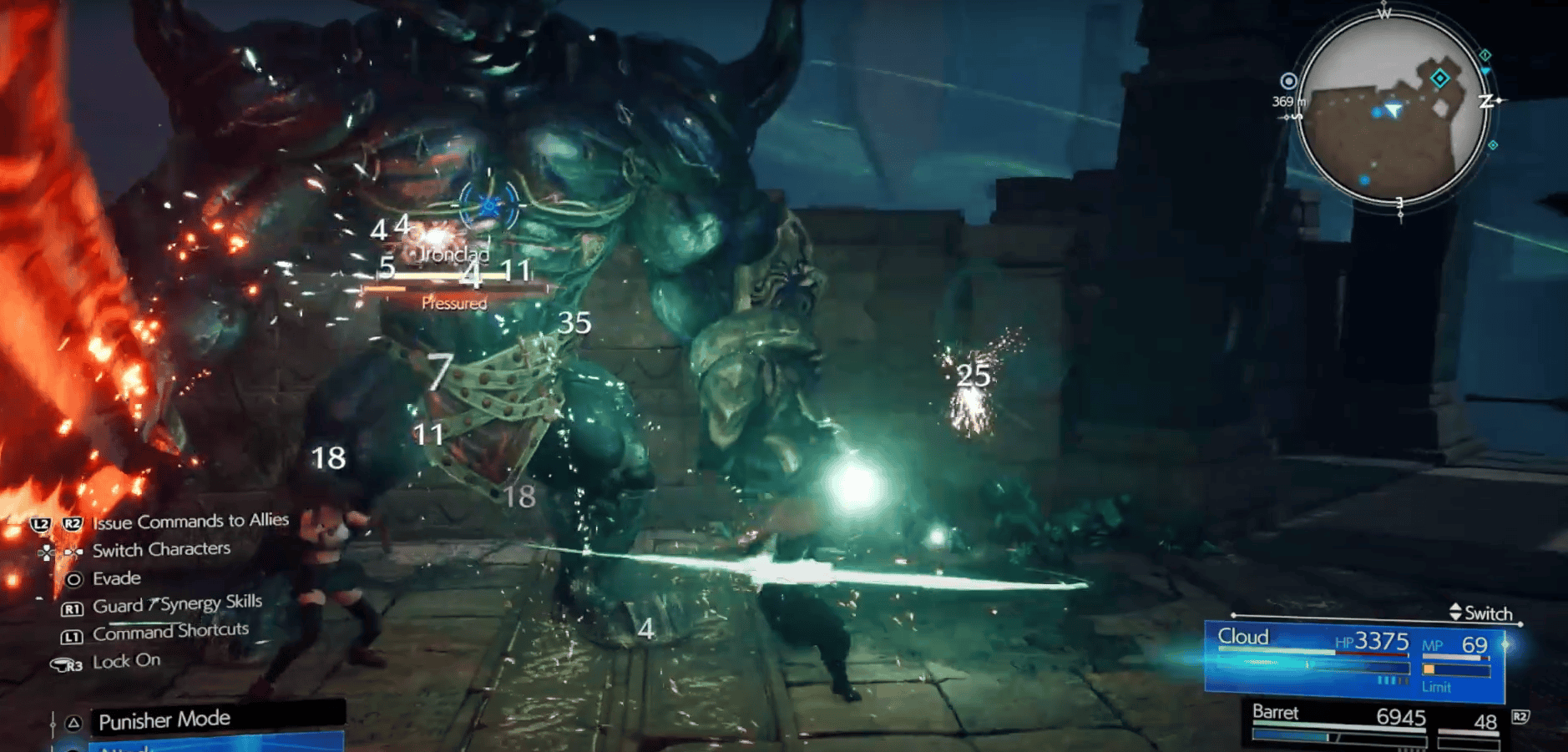
Task: Select the Ironclad enemy target label
Action: pyautogui.click(x=454, y=255)
